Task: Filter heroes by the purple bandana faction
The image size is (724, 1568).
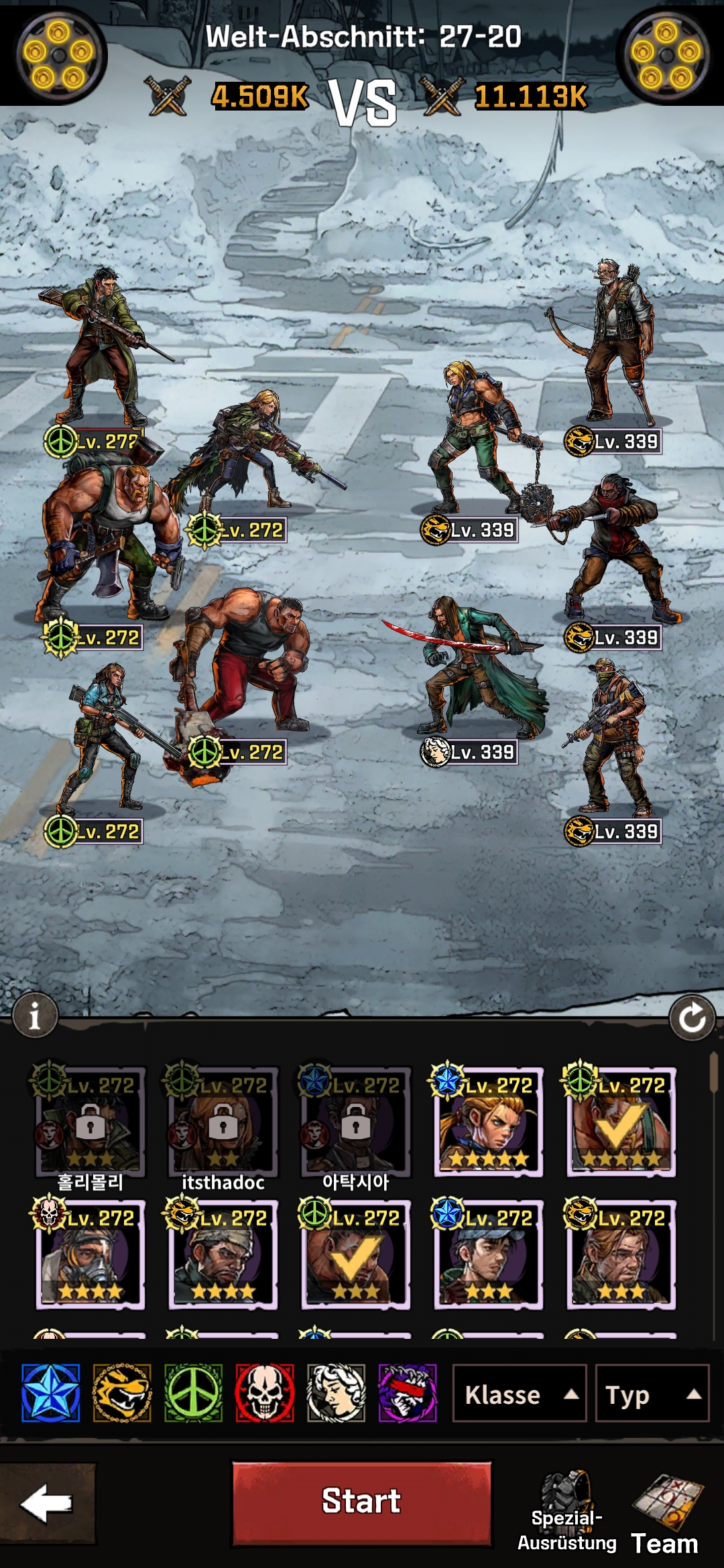Action: [408, 1393]
